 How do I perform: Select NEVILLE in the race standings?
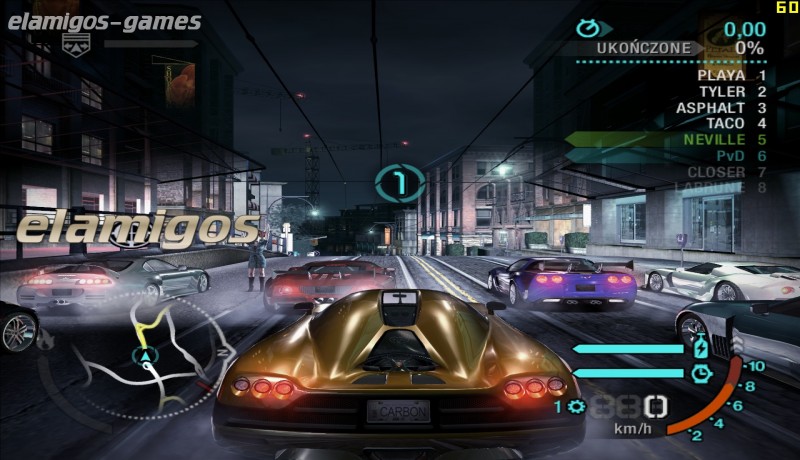[714, 140]
